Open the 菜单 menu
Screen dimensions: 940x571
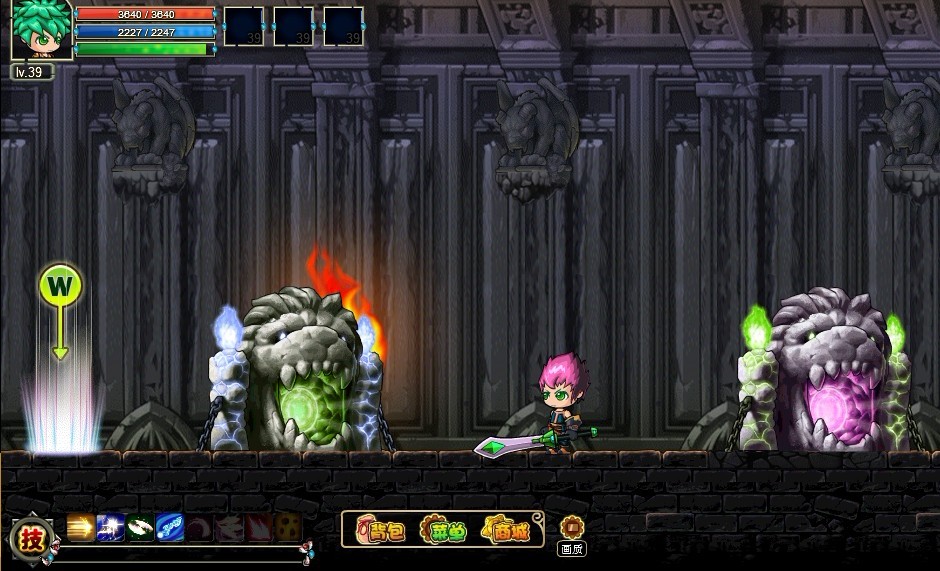click(443, 530)
